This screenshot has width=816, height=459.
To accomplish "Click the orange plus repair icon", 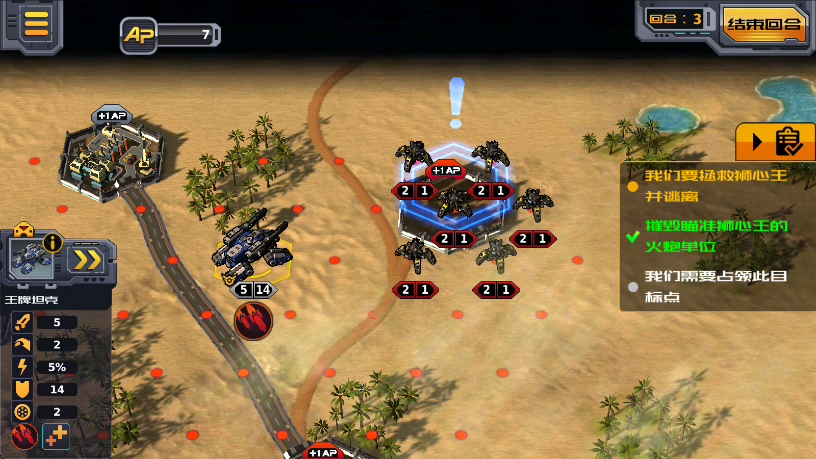I will [57, 436].
